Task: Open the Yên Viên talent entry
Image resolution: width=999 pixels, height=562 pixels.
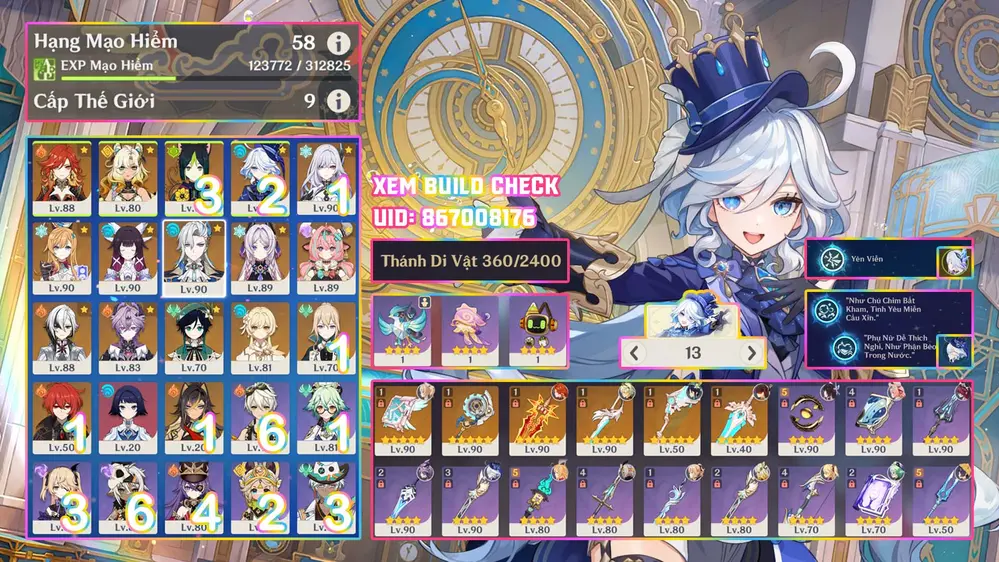Action: tap(872, 260)
